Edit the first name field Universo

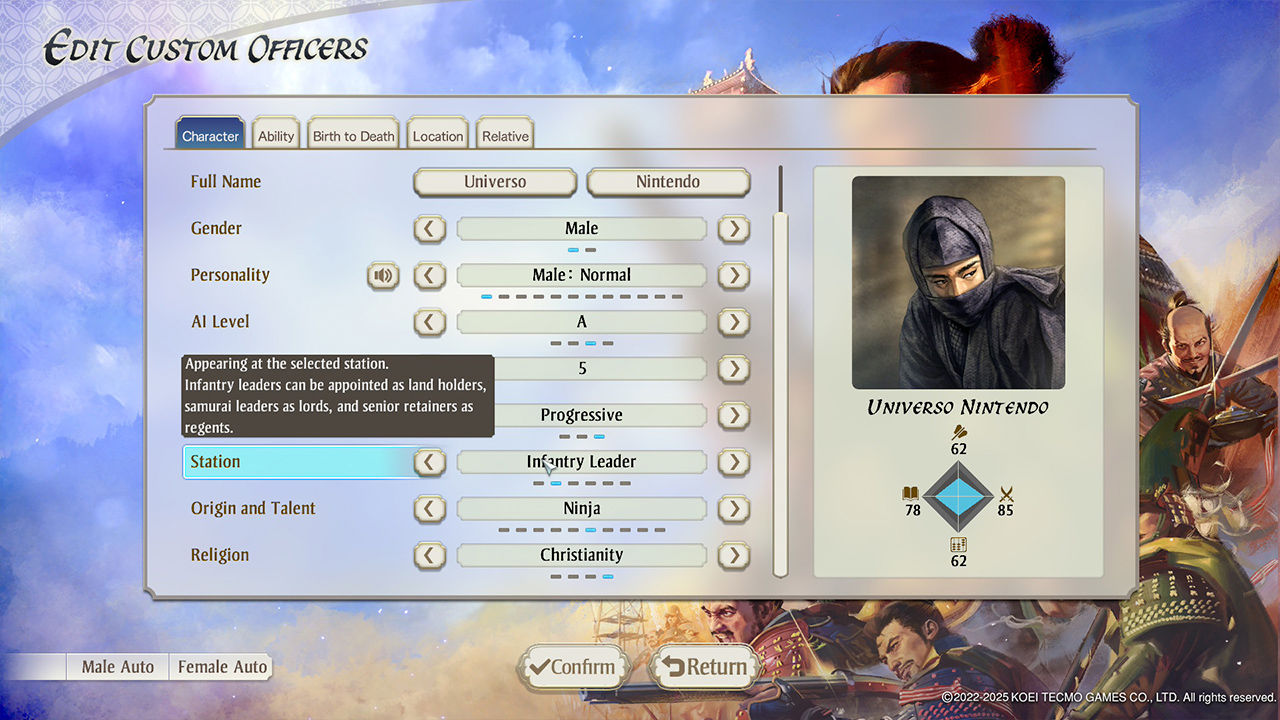(x=495, y=182)
